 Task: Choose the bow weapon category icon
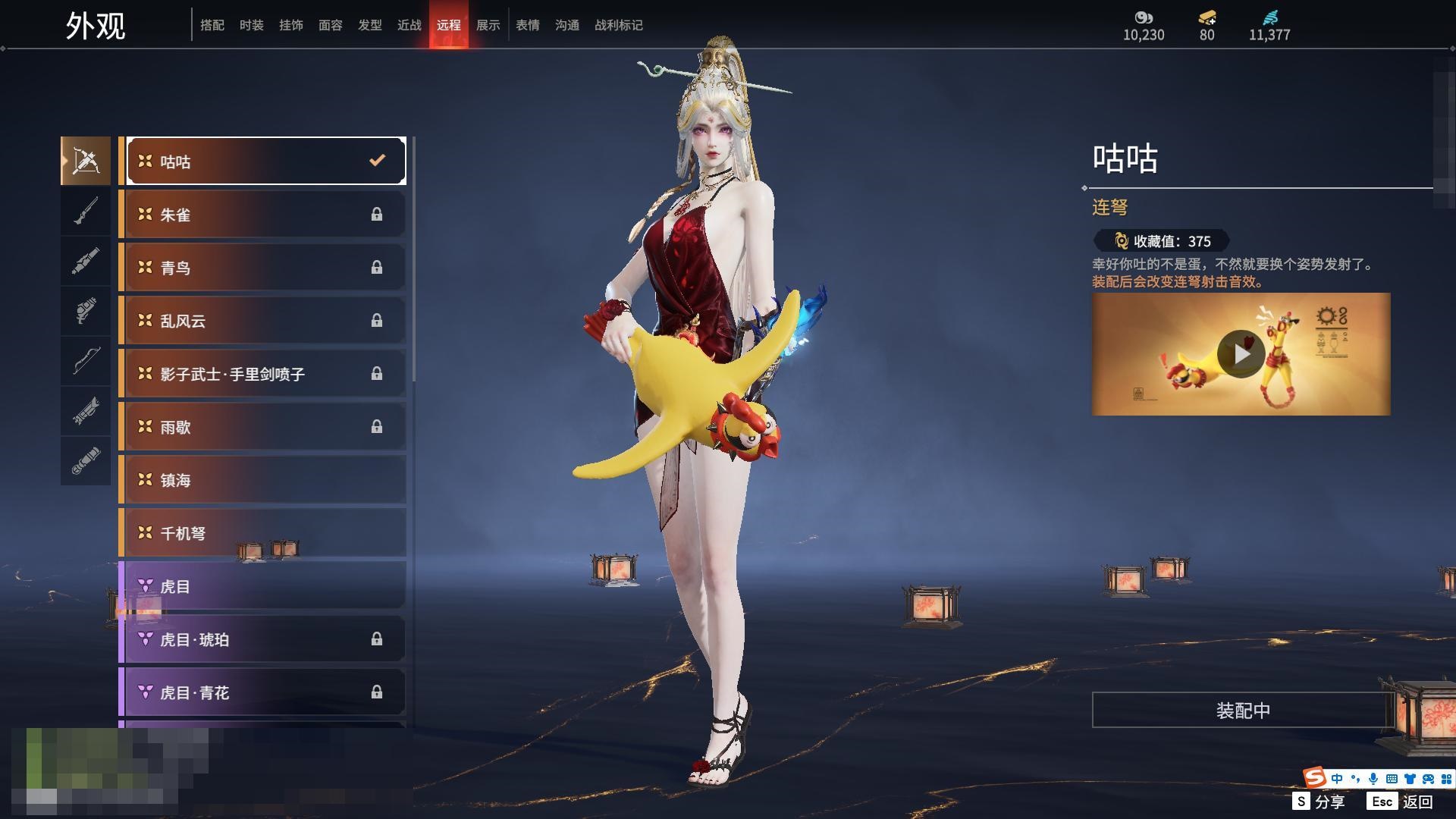(86, 361)
